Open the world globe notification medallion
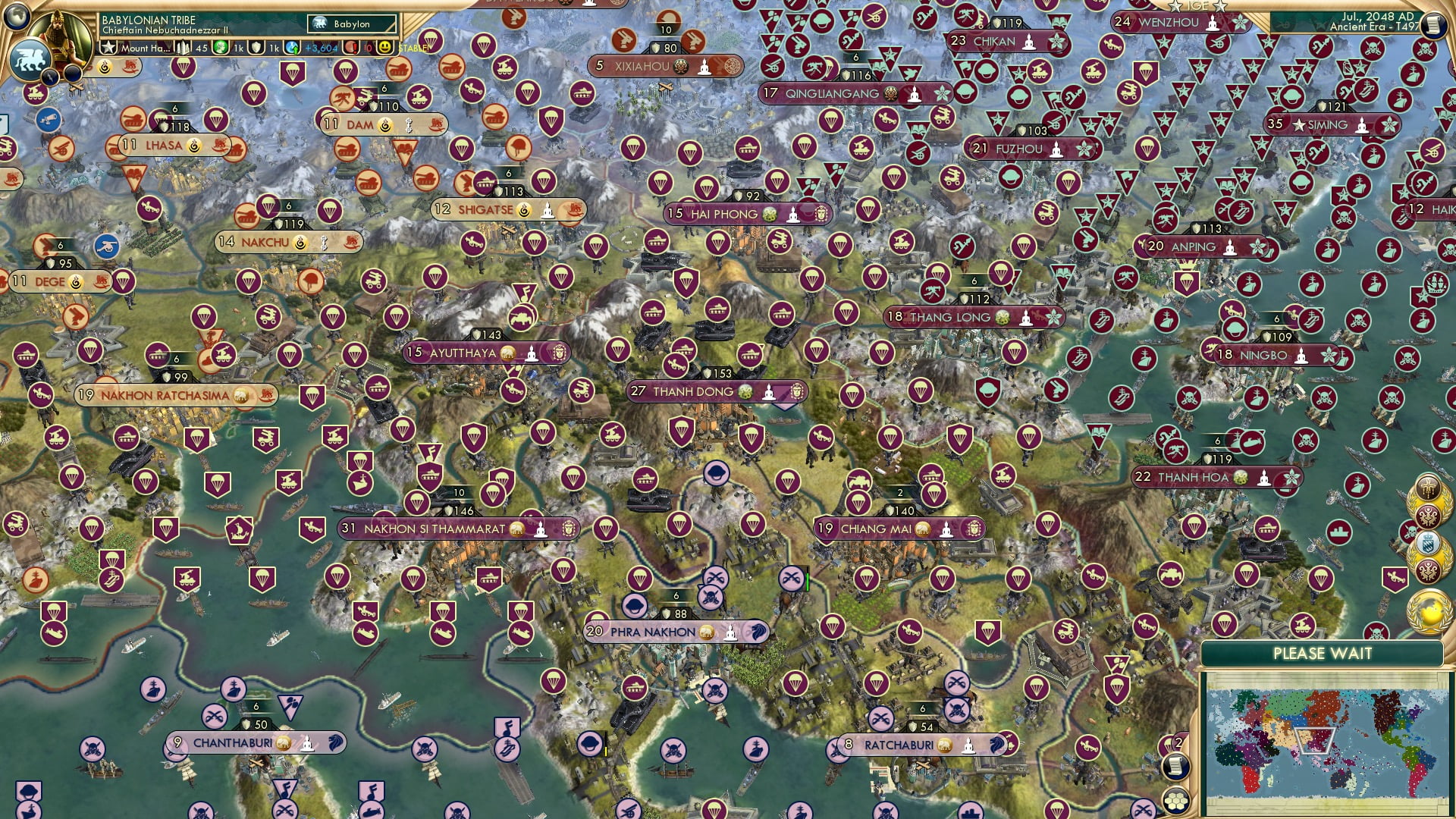1456x819 pixels. (x=1428, y=612)
